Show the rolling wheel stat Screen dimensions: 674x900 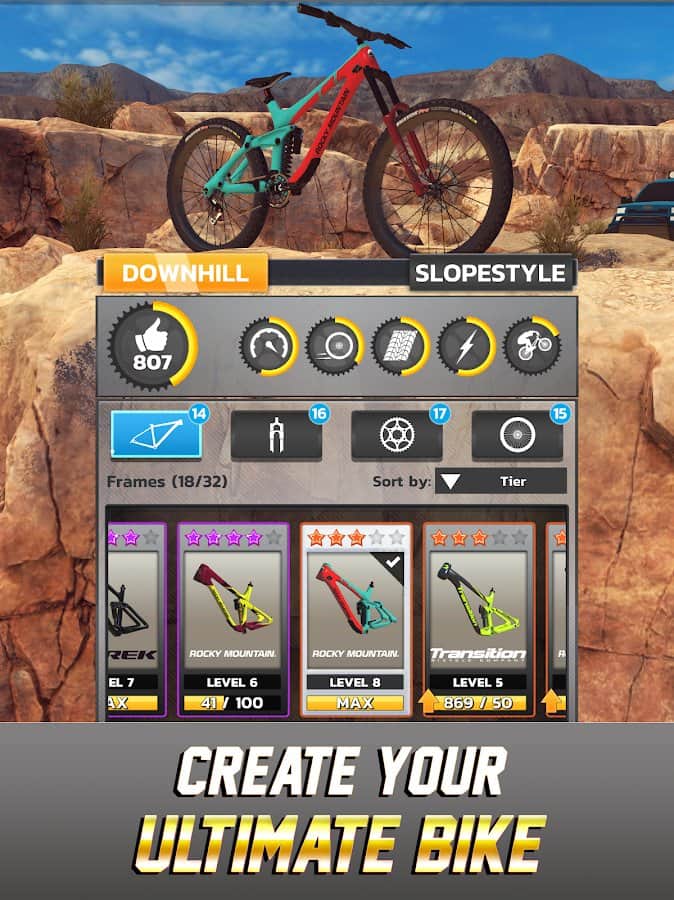point(333,347)
